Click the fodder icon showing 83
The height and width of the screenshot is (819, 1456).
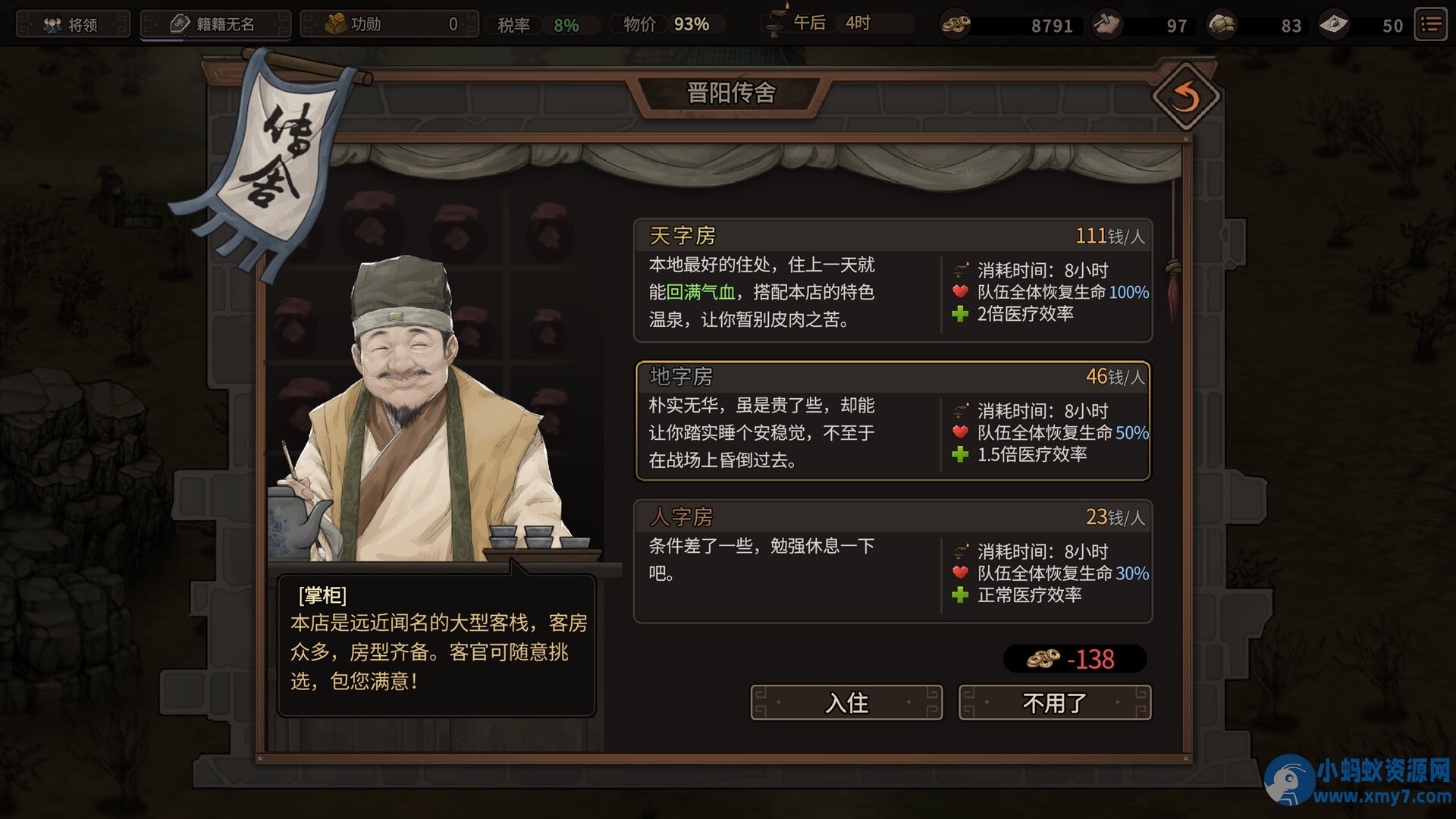point(1221,24)
